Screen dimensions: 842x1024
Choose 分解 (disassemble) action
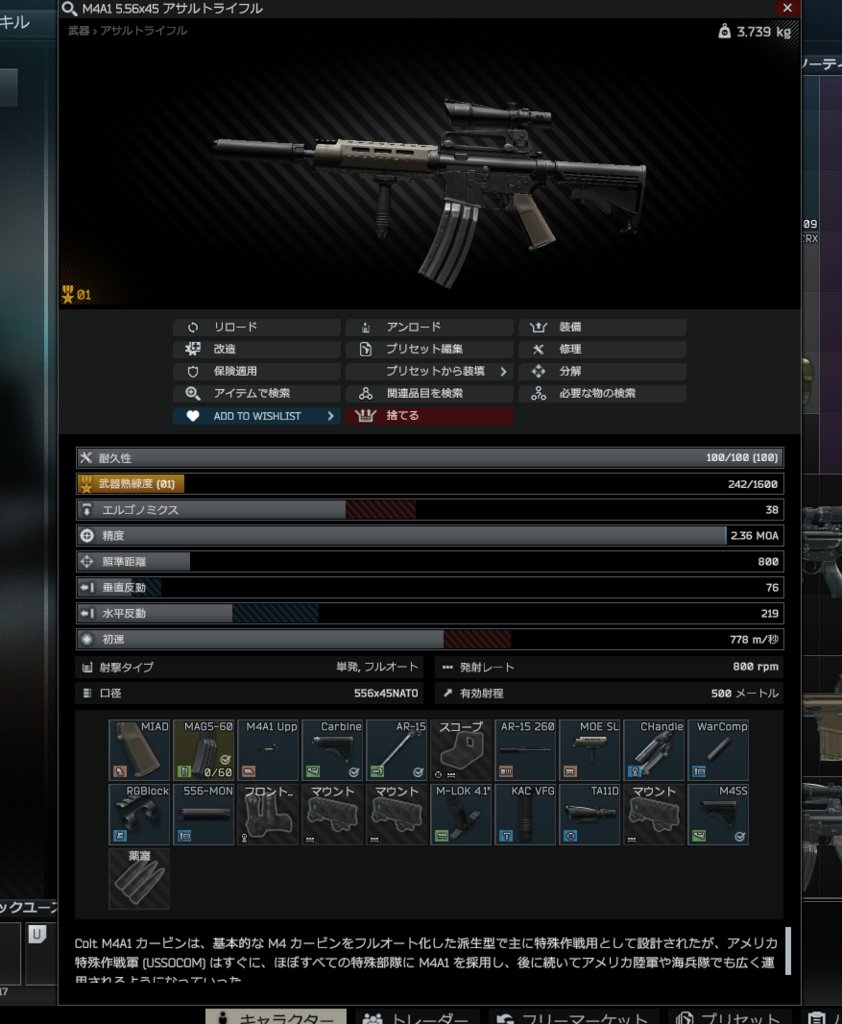[602, 371]
